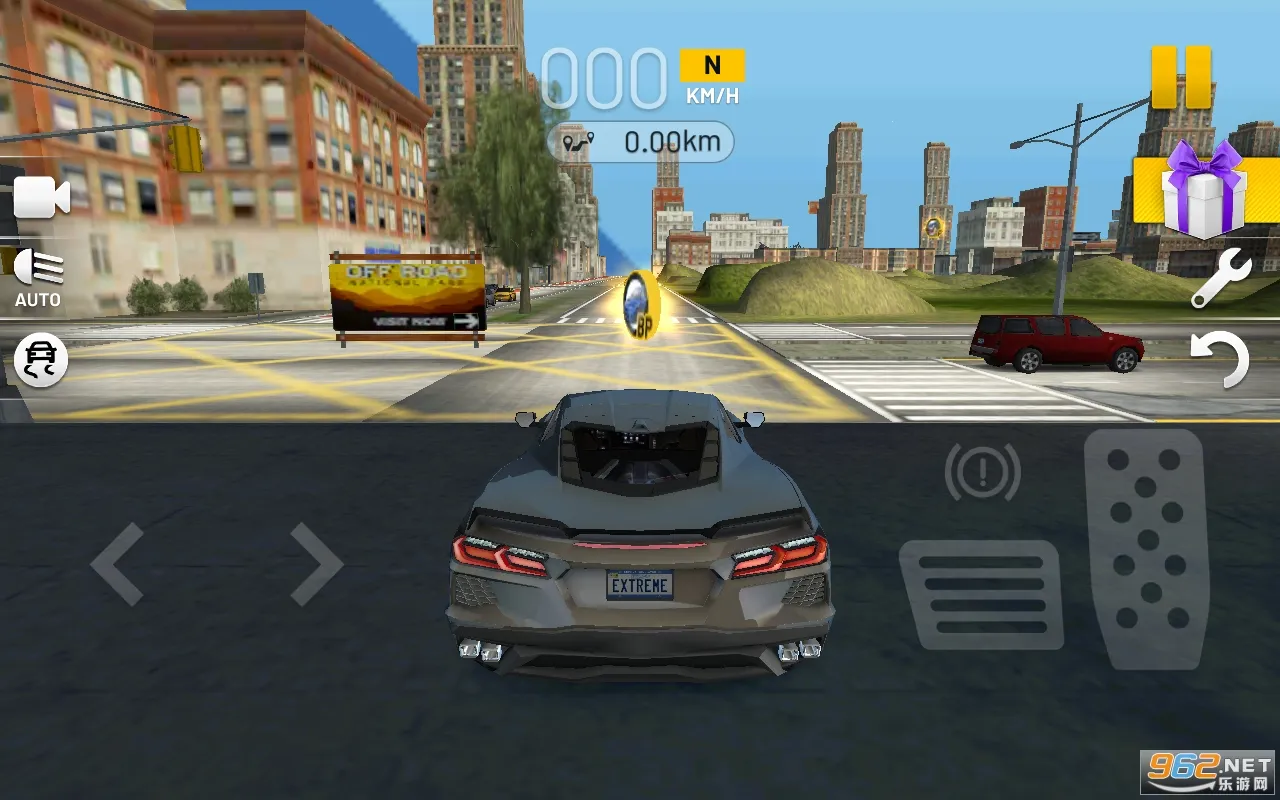
Task: Tap the gear indicator showing N
Action: tap(712, 64)
